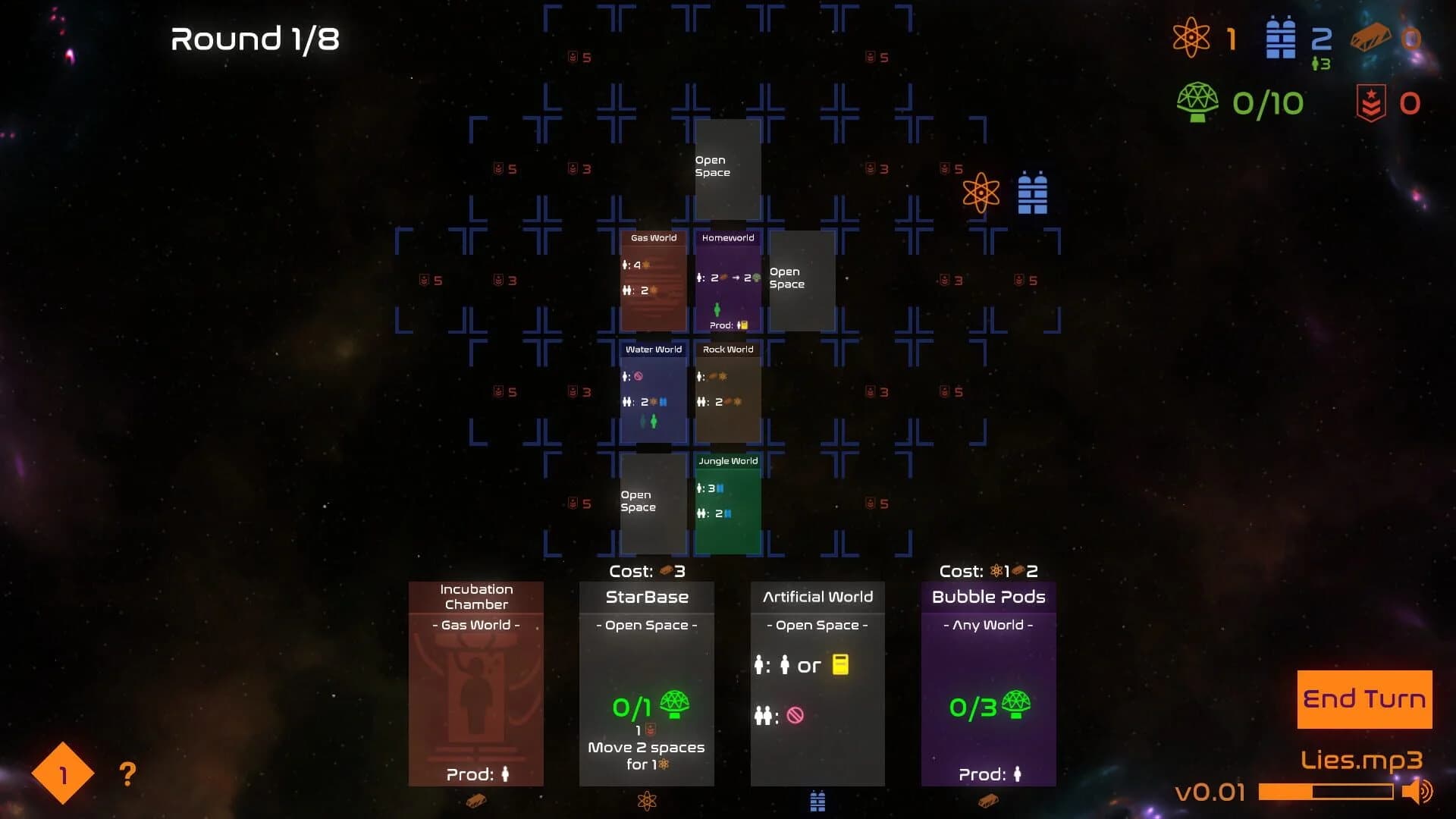Click the green habitat dome 0/10 icon
This screenshot has width=1456, height=819.
pos(1197,102)
